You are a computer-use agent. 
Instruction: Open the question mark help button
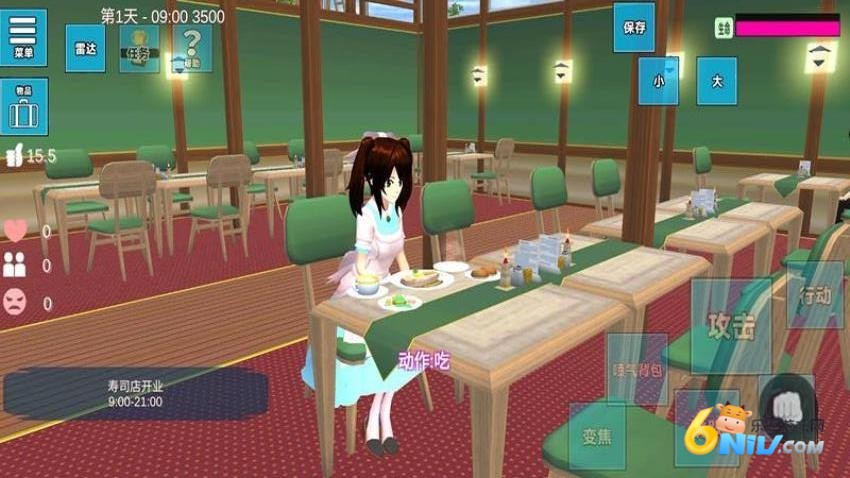(x=191, y=47)
